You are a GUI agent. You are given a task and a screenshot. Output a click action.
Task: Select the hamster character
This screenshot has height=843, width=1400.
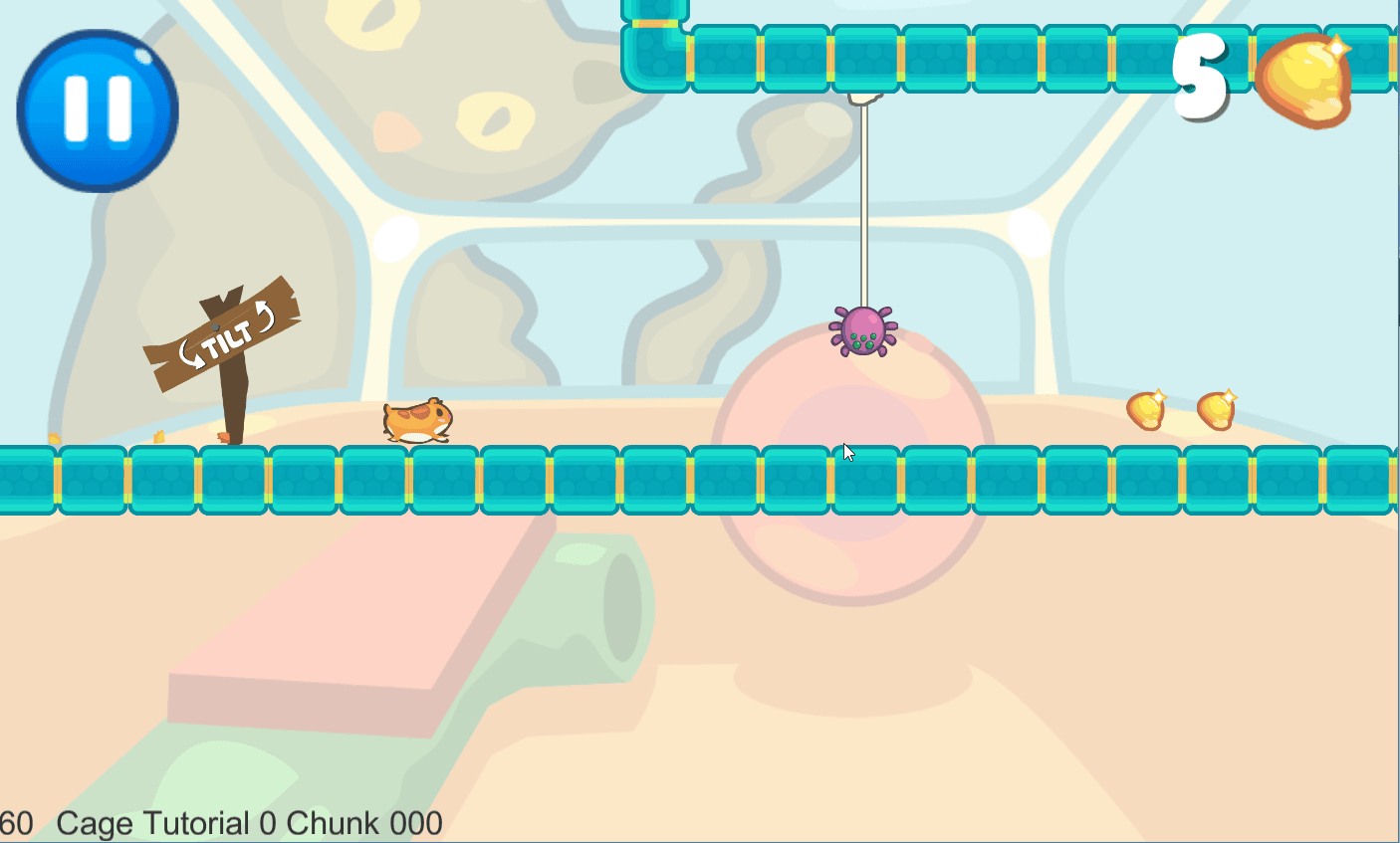(415, 422)
